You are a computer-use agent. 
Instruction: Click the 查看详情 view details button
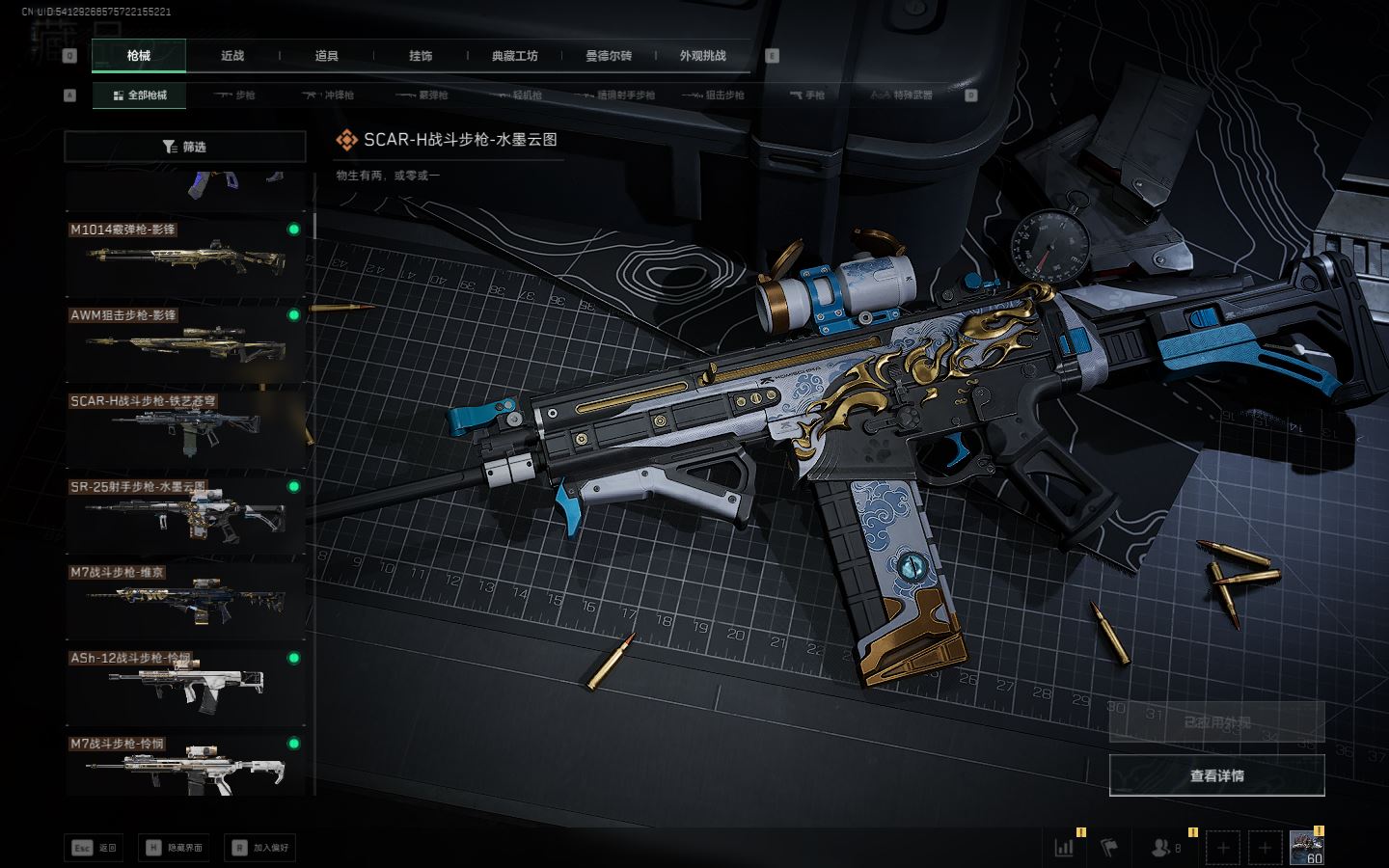(x=1216, y=775)
